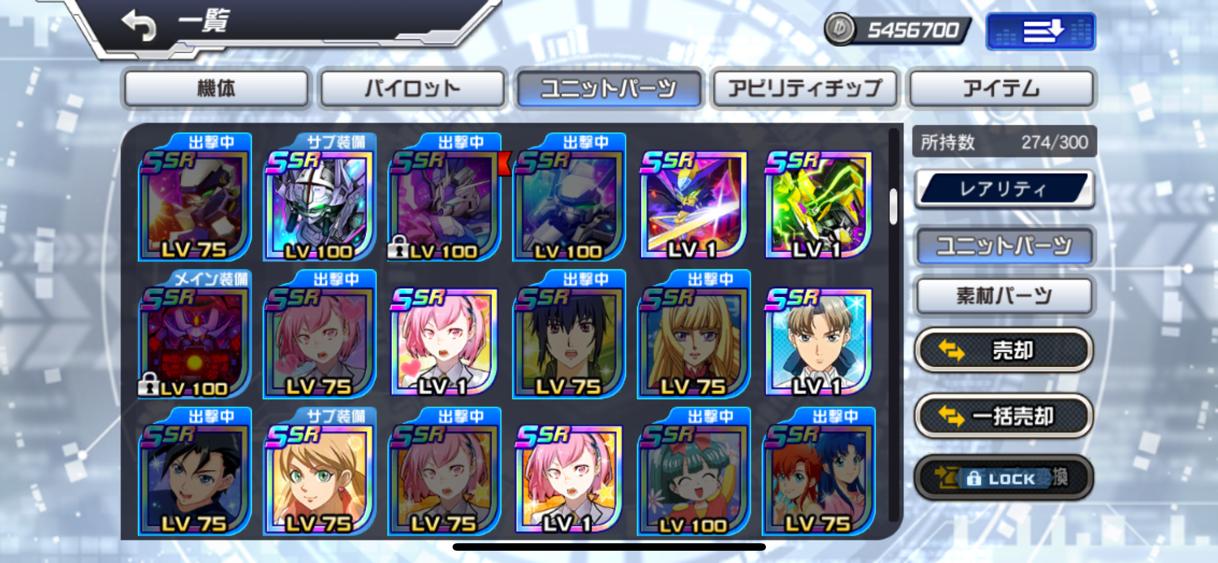1218x563 pixels.
Task: Click the parts list scrollbar
Action: [x=894, y=206]
